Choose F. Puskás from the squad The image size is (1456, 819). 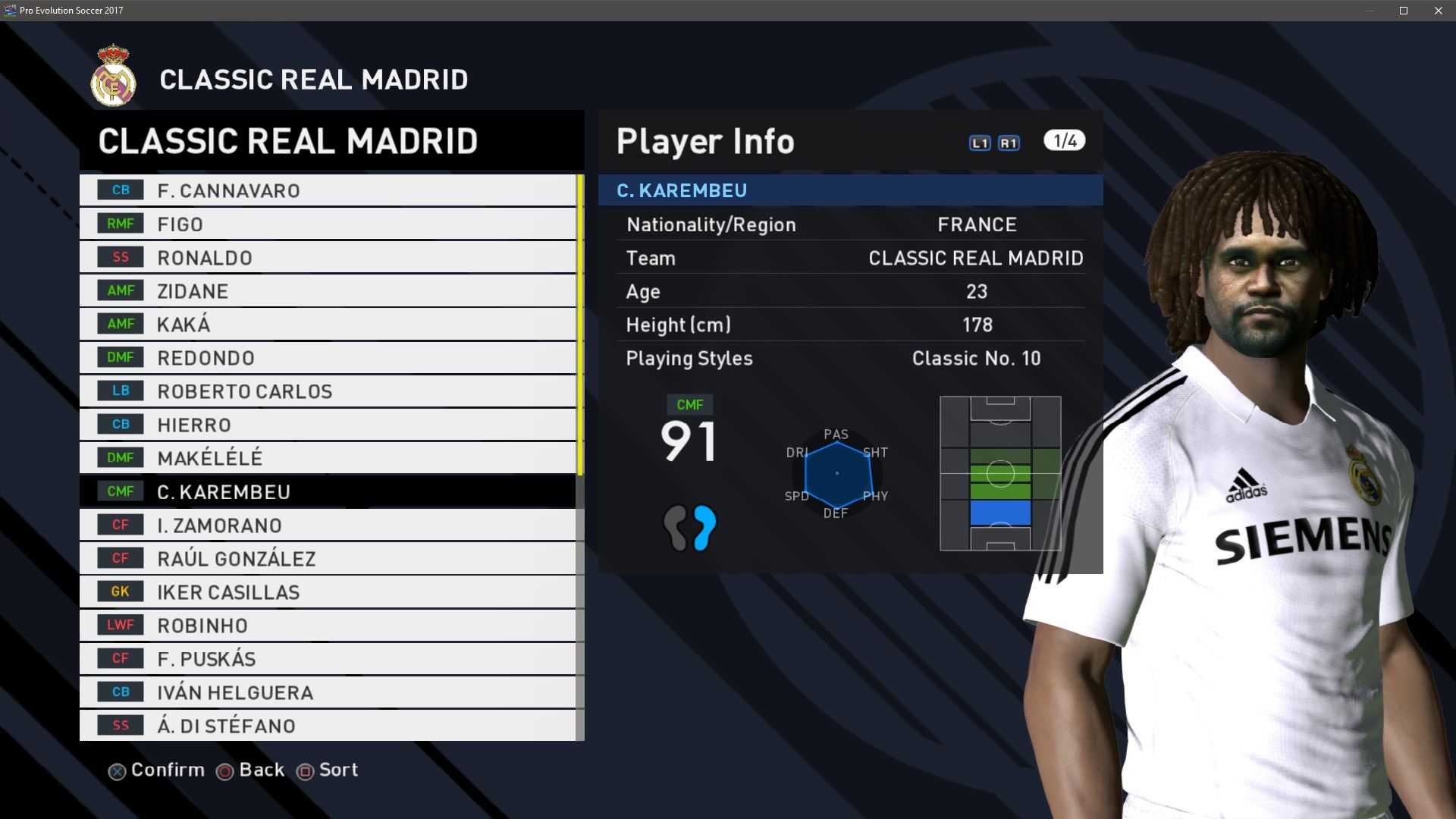tap(327, 658)
